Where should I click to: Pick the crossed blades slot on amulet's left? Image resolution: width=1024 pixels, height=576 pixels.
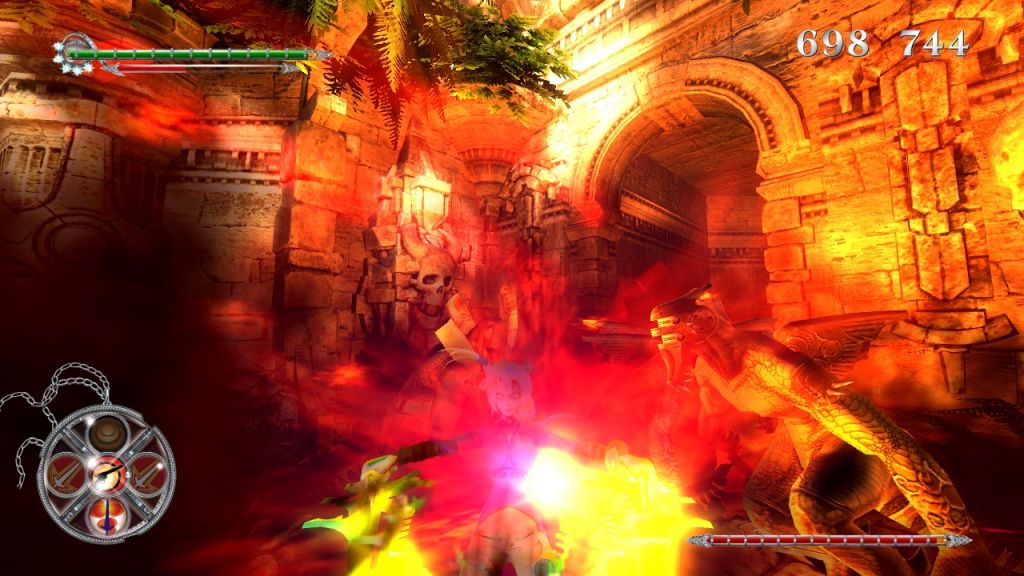coord(67,474)
